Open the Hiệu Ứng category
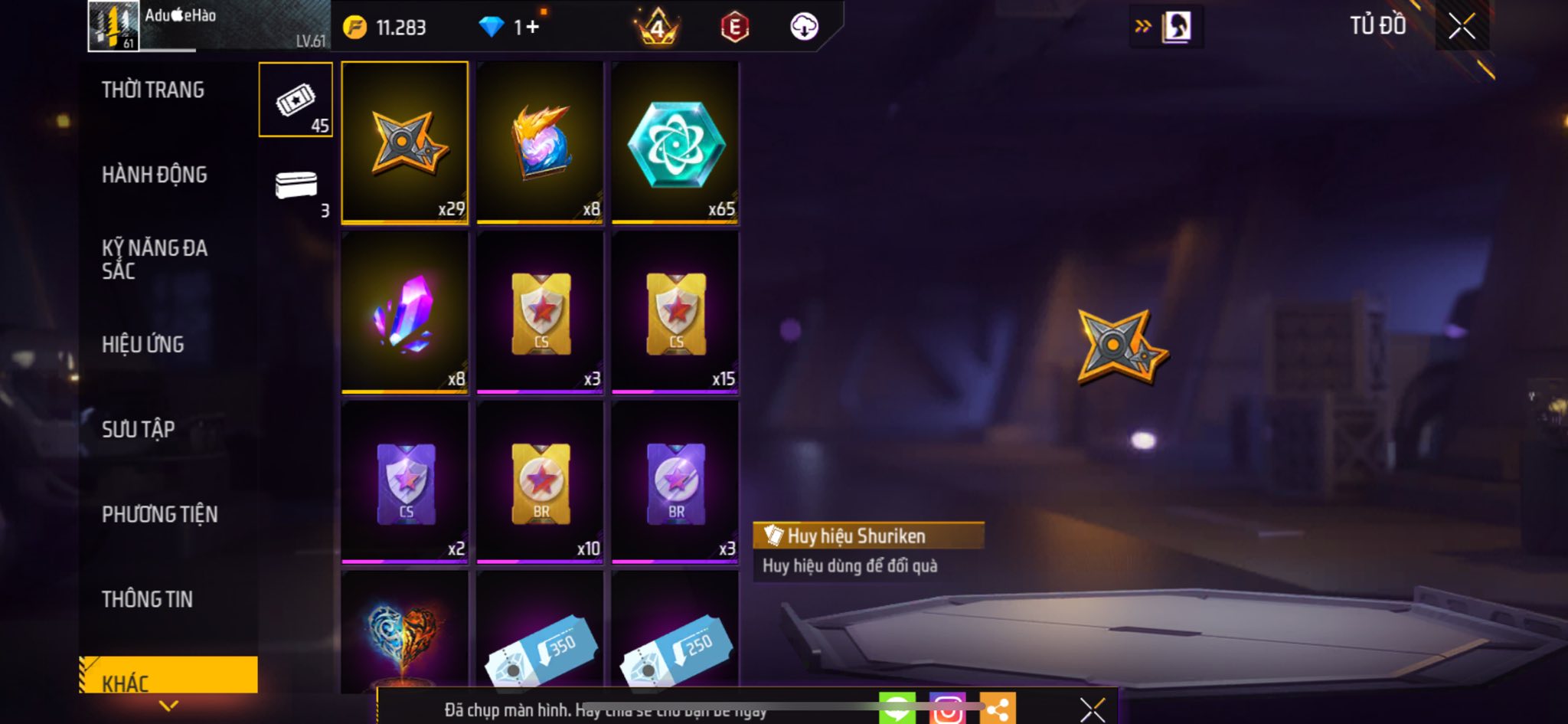The width and height of the screenshot is (1568, 724). 143,345
